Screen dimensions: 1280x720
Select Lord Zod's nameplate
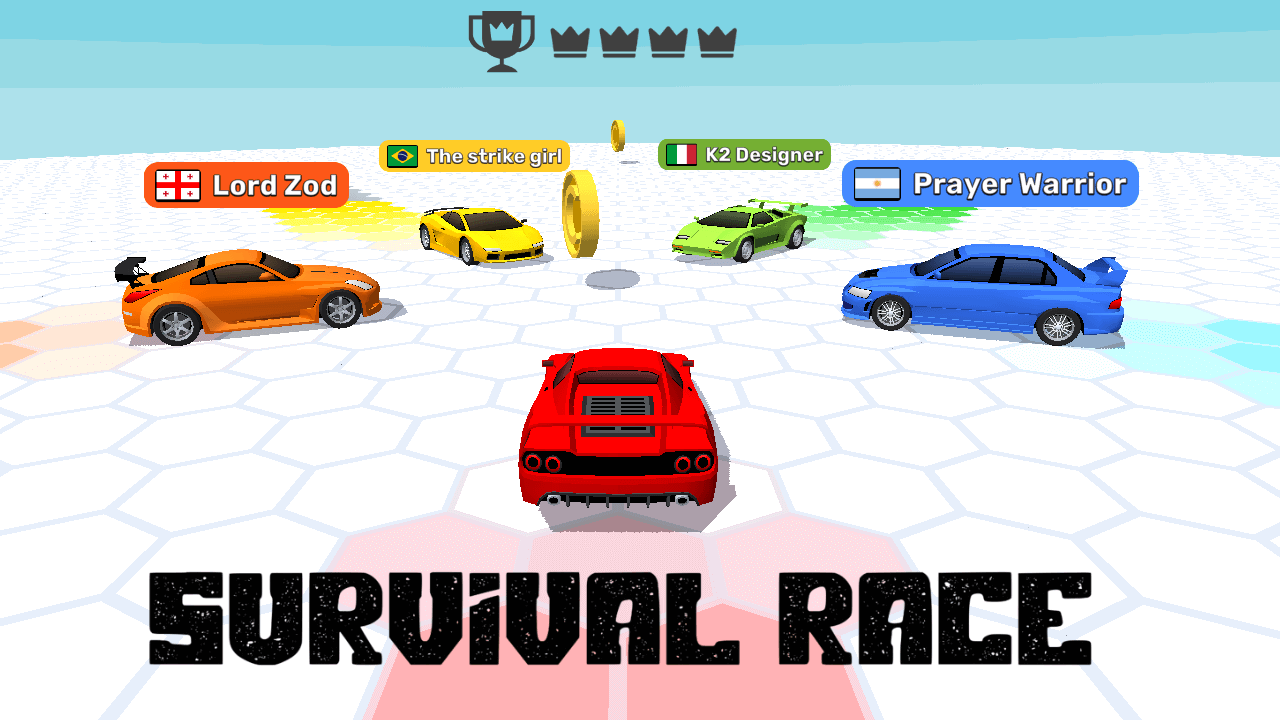pos(246,185)
